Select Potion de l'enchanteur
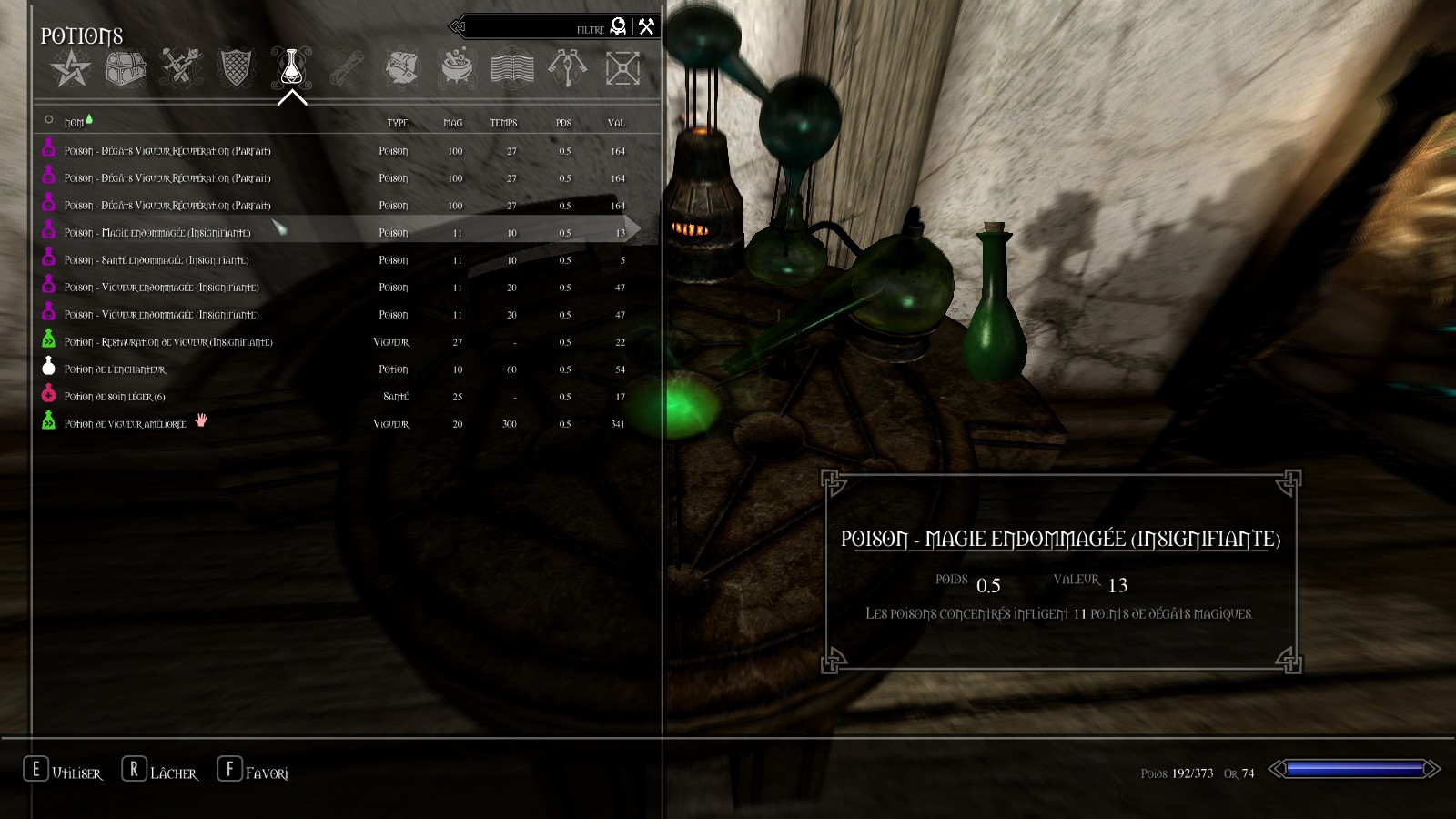 [x=116, y=369]
